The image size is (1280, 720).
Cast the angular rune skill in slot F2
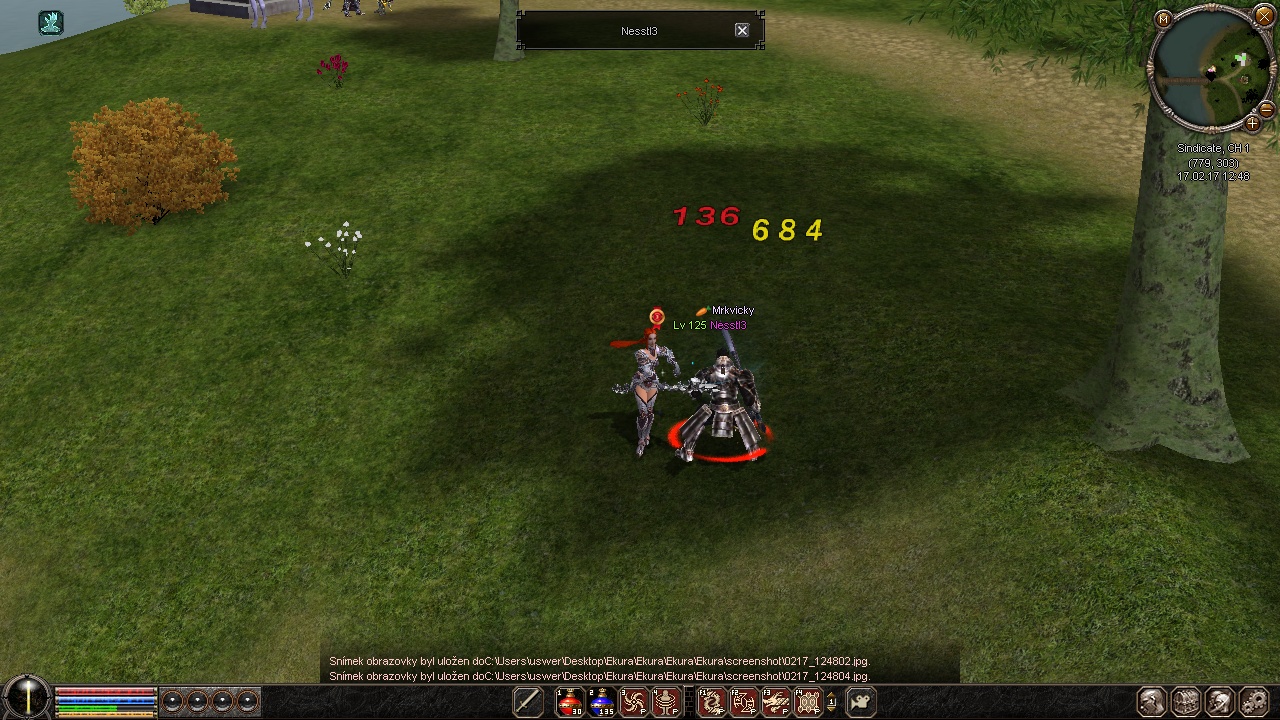(x=744, y=702)
